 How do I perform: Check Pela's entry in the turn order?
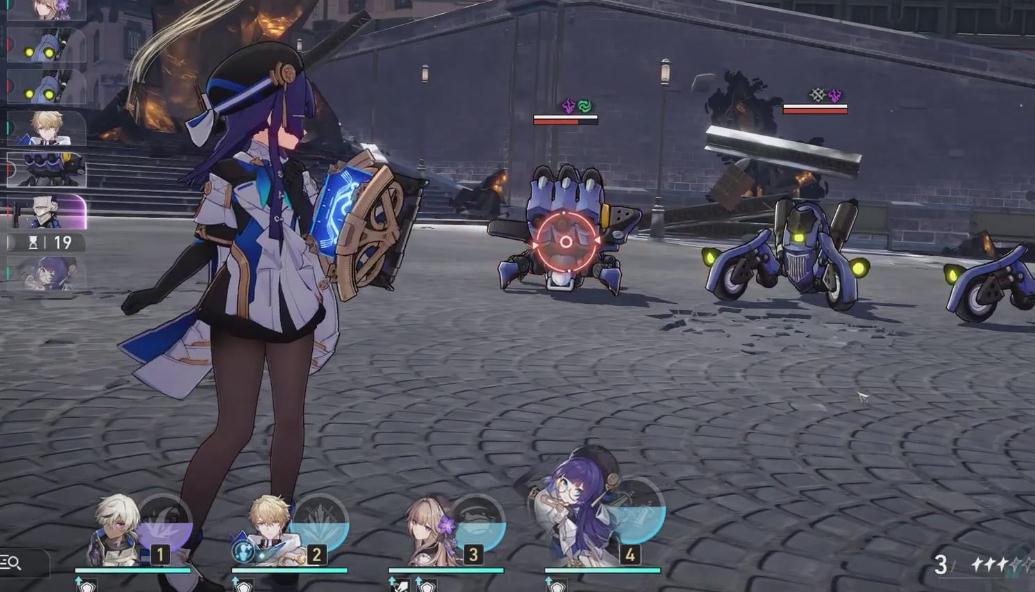point(46,272)
